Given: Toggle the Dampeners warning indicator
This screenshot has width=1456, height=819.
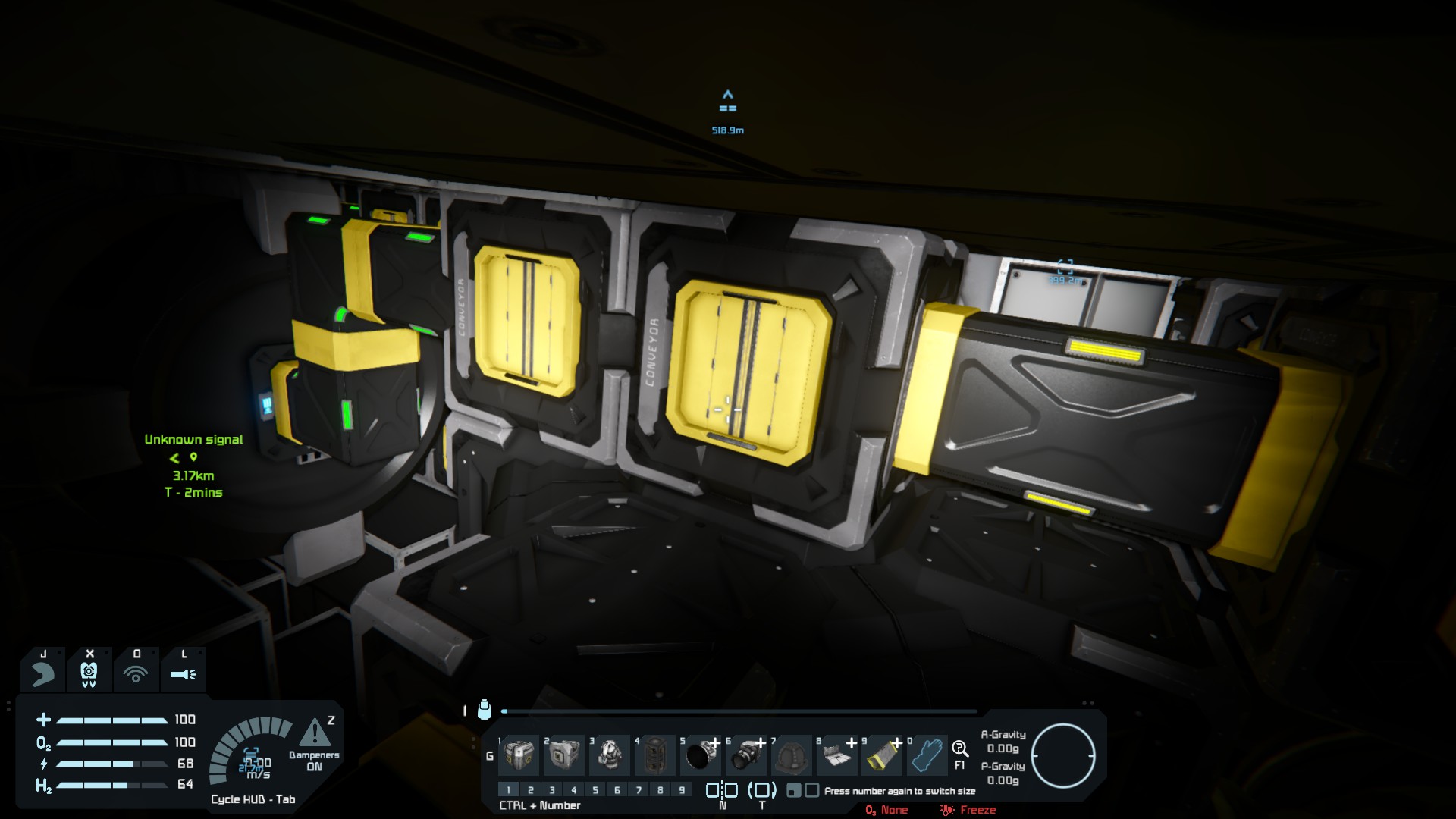Looking at the screenshot, I should (314, 733).
